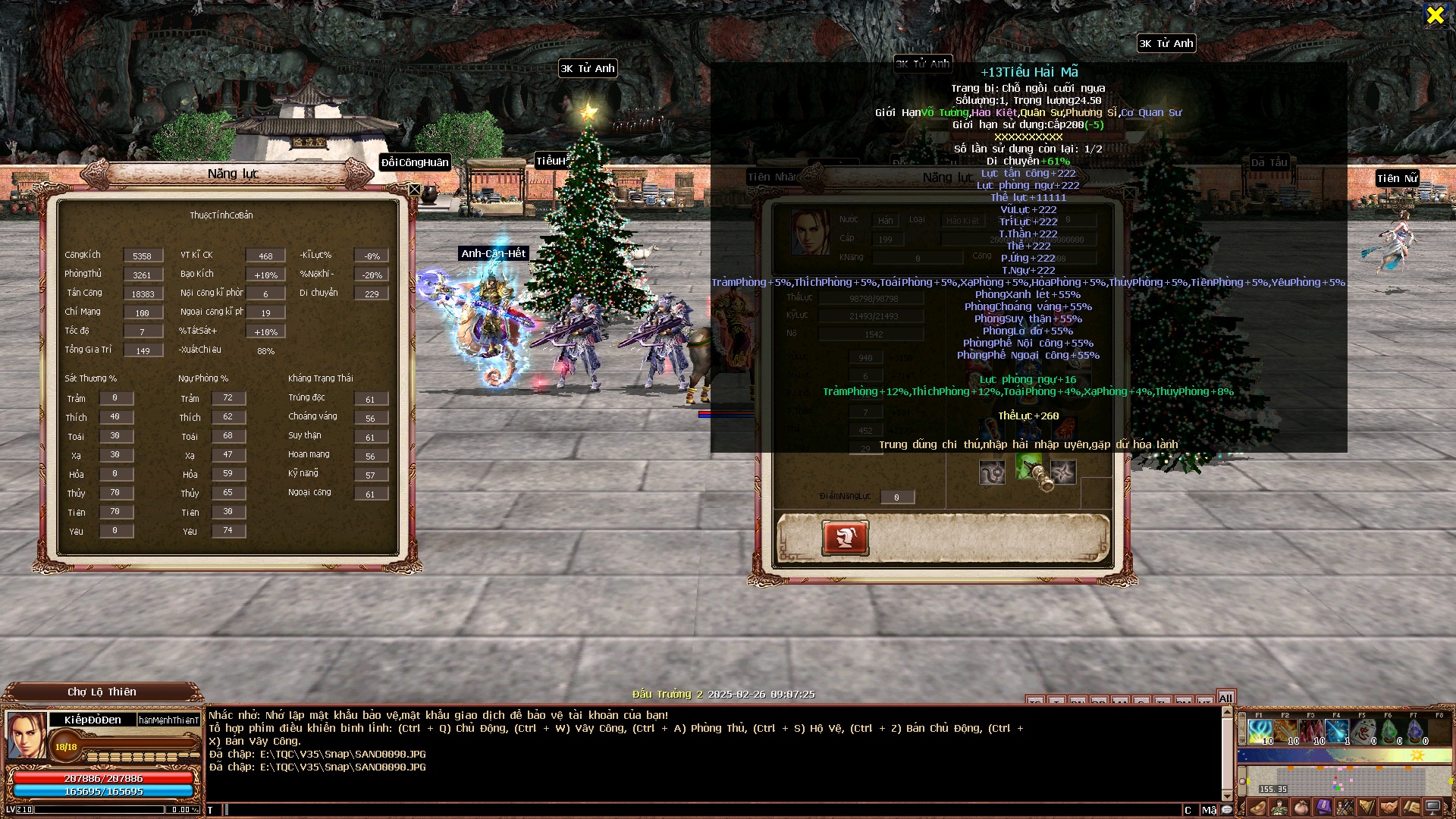Select the F7 blue crystal item
The height and width of the screenshot is (819, 1456).
pos(1415,732)
